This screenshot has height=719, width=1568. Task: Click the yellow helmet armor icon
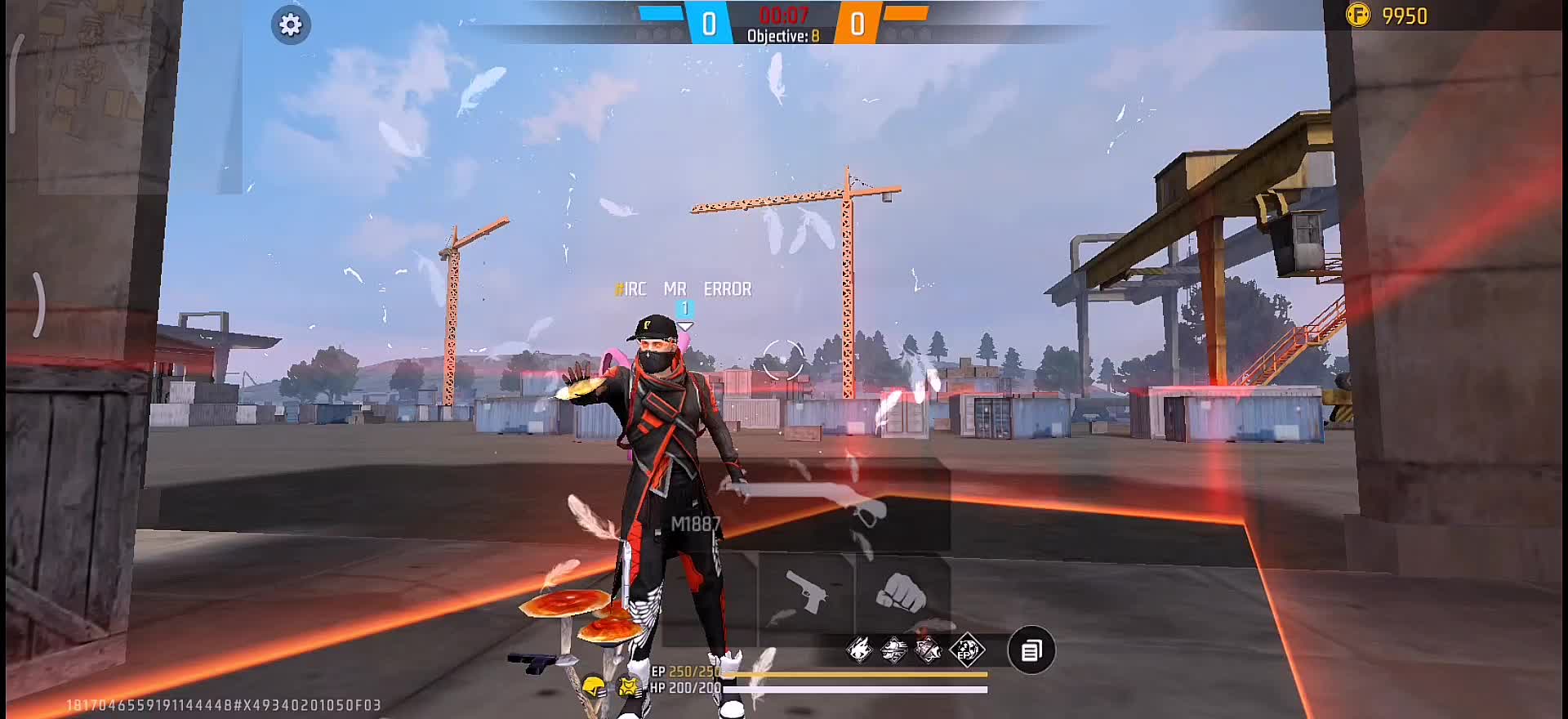(594, 686)
